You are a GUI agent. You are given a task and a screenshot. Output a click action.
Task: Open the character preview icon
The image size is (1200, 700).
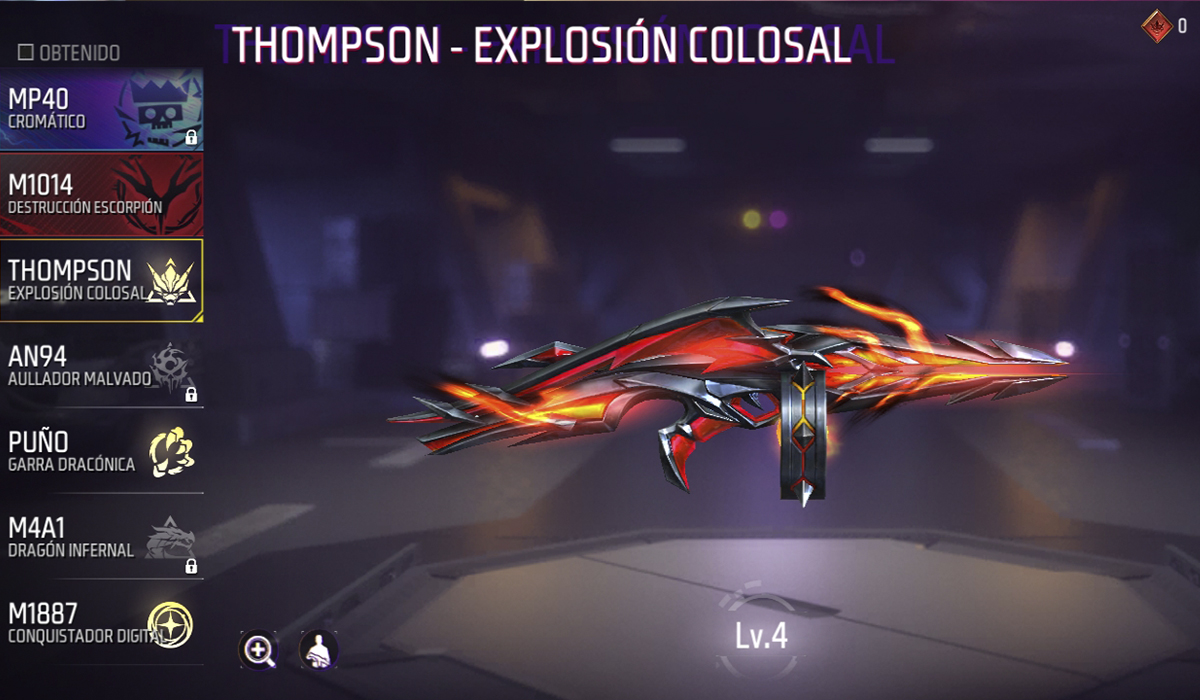coord(319,651)
